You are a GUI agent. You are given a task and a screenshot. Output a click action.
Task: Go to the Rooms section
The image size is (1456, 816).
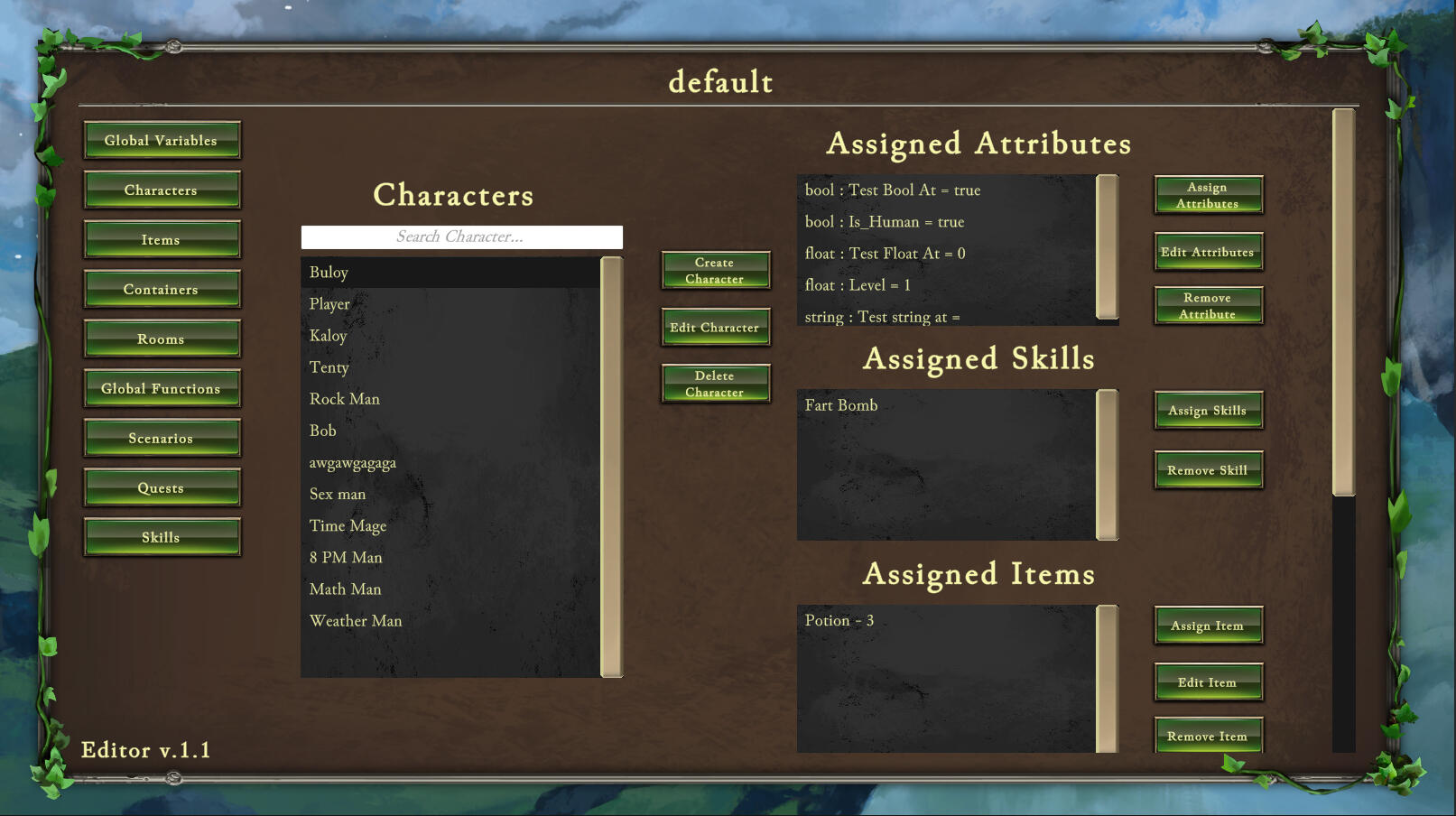click(162, 339)
